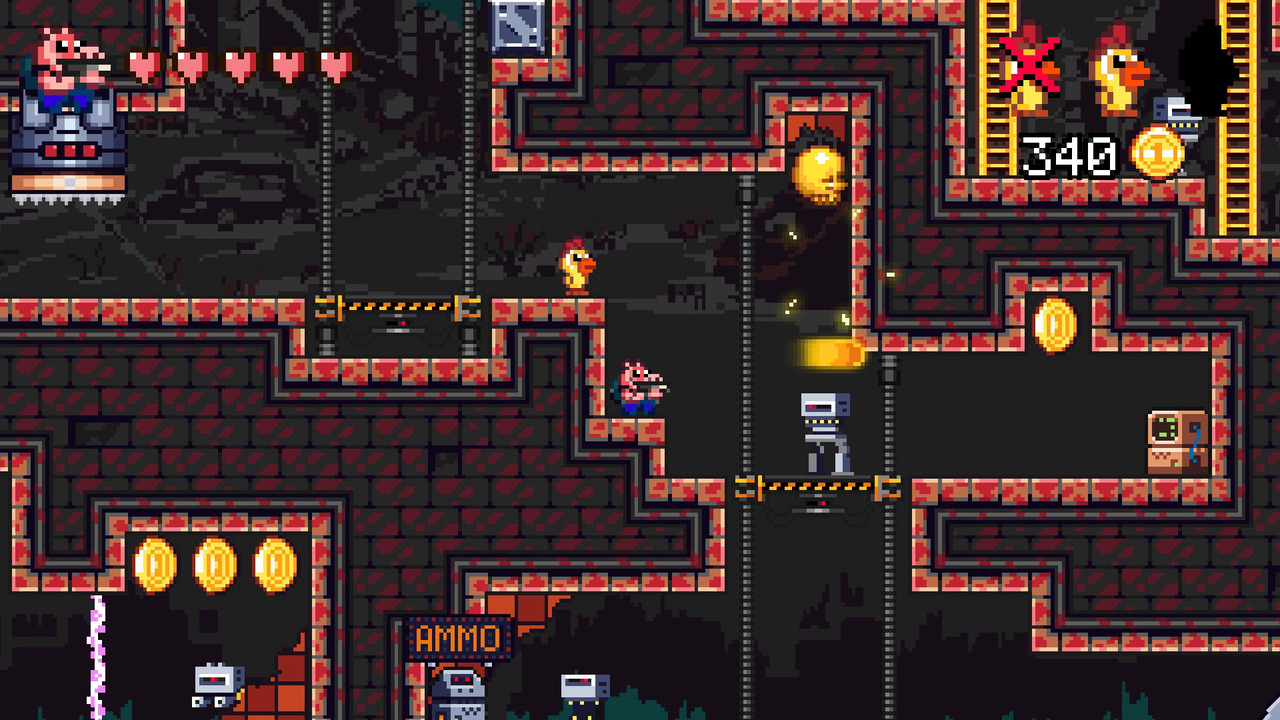The height and width of the screenshot is (720, 1280).
Task: Select the middle coin of the three coins
Action: coord(214,564)
